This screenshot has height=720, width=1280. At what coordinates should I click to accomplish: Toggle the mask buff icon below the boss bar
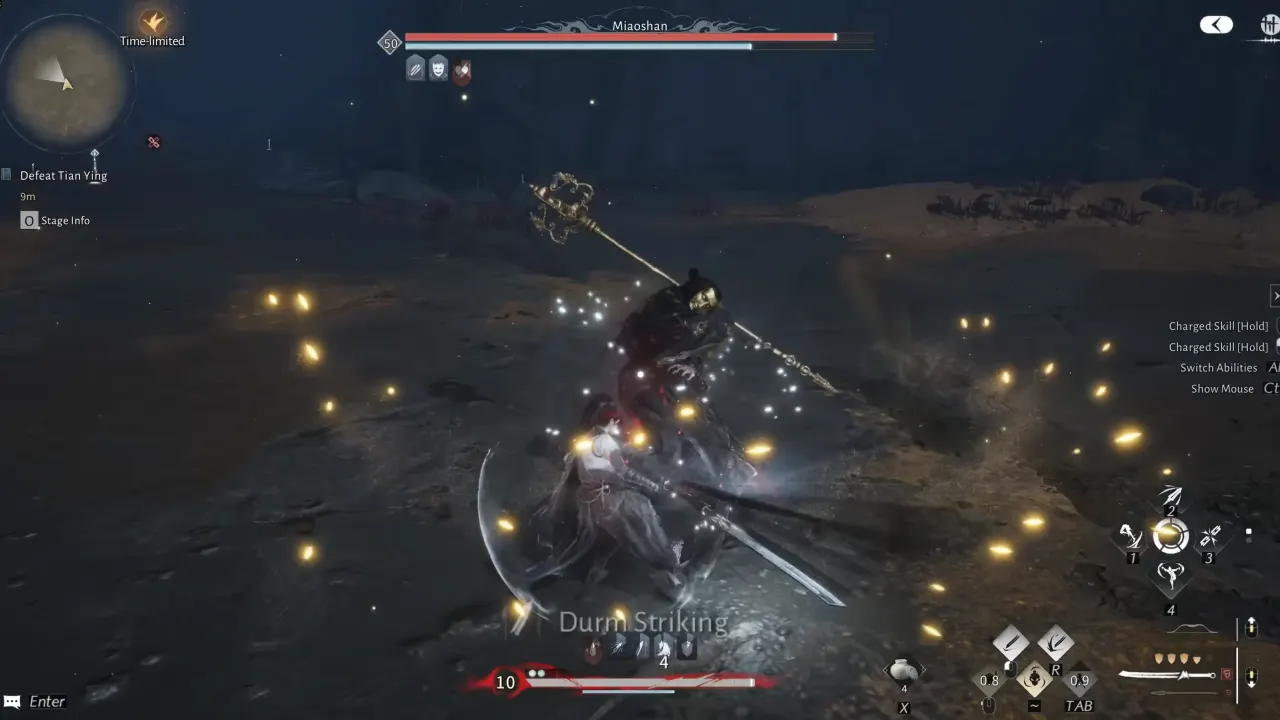pyautogui.click(x=439, y=68)
